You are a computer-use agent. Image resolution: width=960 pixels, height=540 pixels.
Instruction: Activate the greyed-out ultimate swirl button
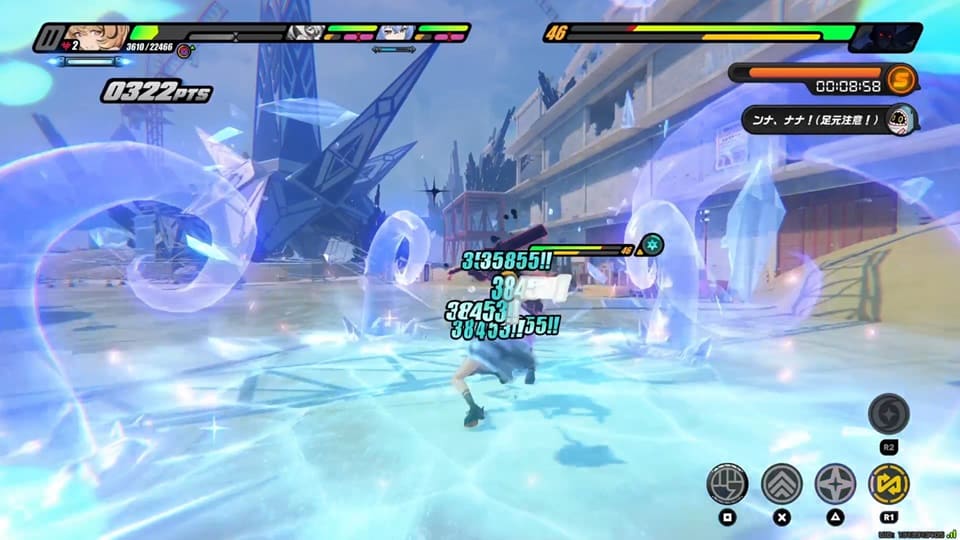[x=888, y=414]
